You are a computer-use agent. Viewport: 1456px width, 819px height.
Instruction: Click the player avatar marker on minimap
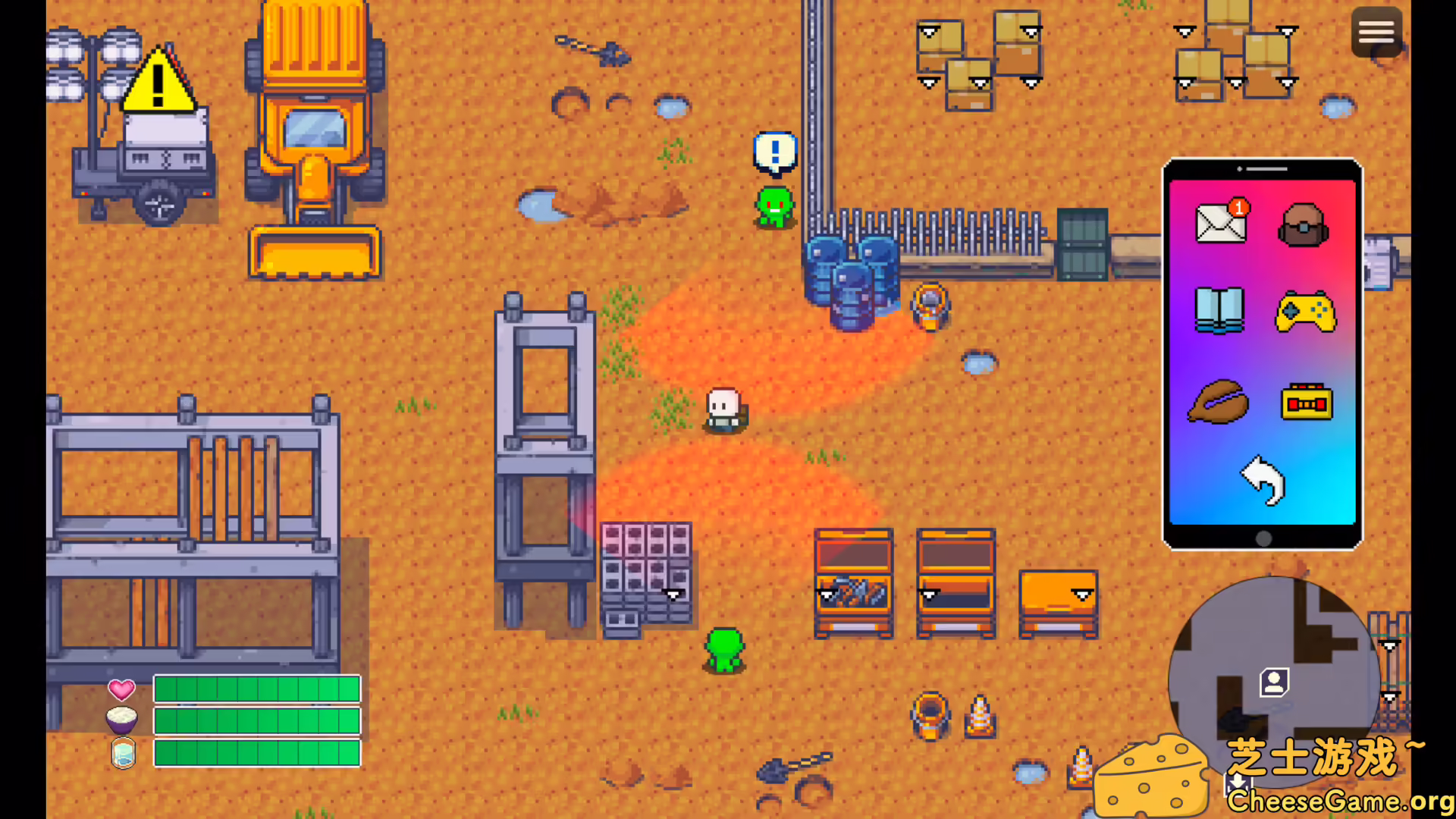[x=1274, y=683]
